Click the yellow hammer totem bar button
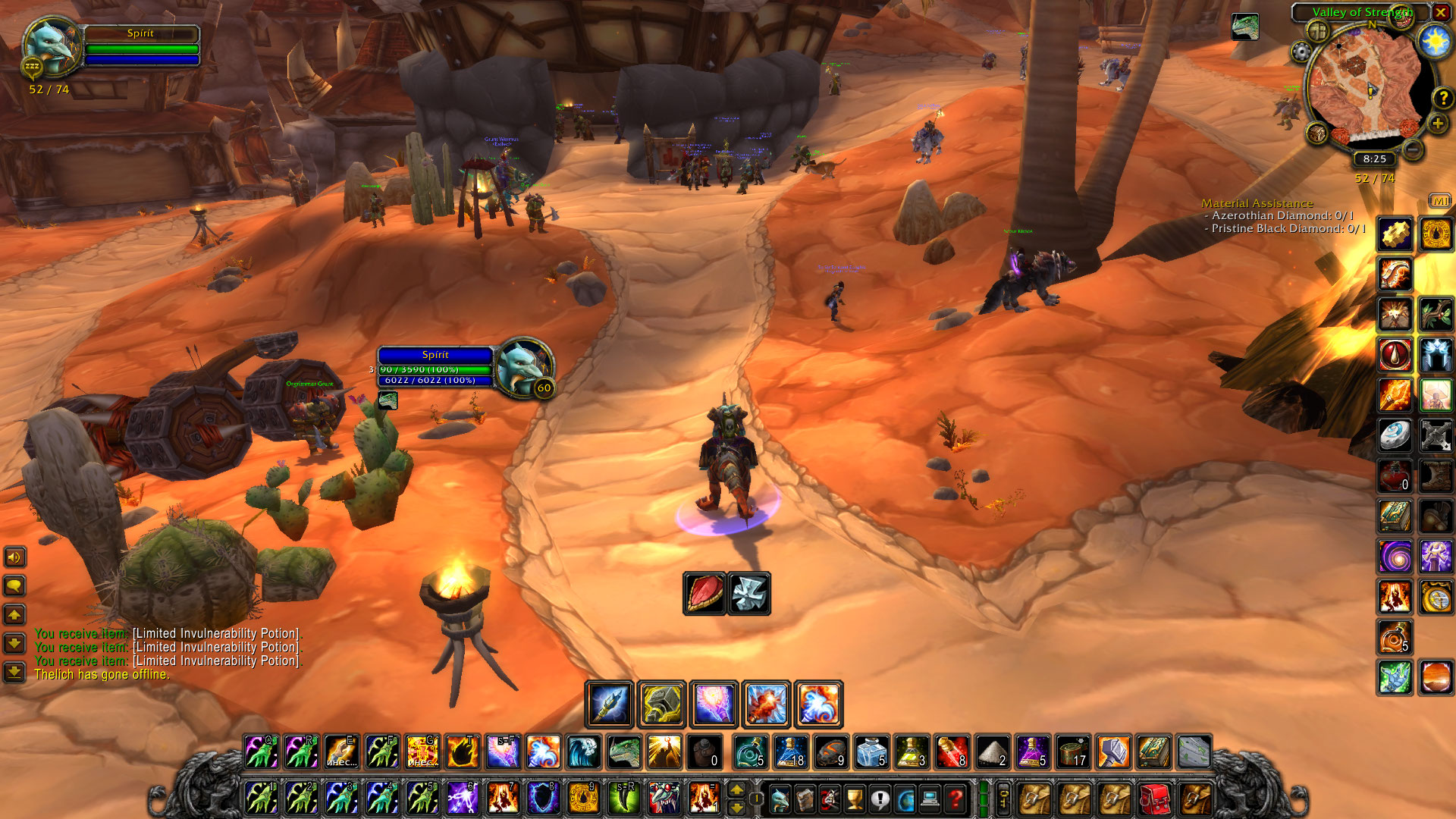Viewport: 1456px width, 819px height. point(662,704)
